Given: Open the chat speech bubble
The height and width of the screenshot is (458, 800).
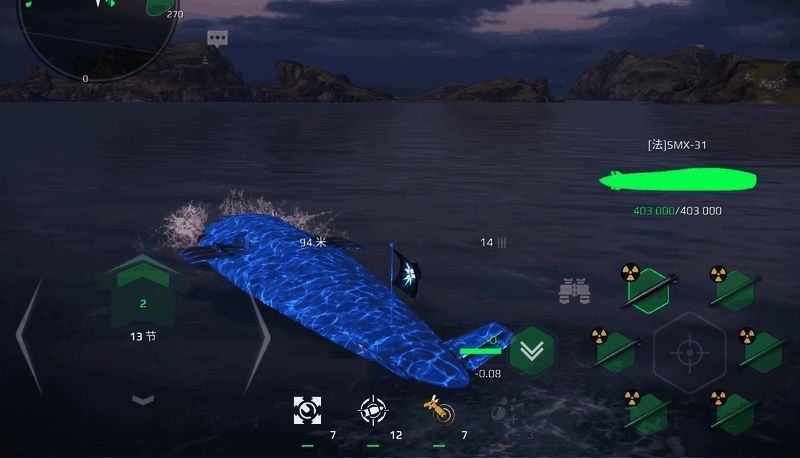Looking at the screenshot, I should click(x=217, y=38).
